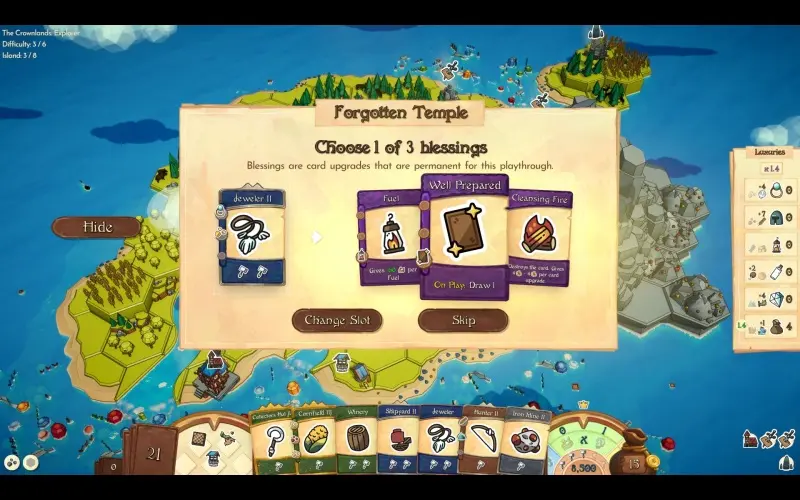Skip the blessing choice

463,321
